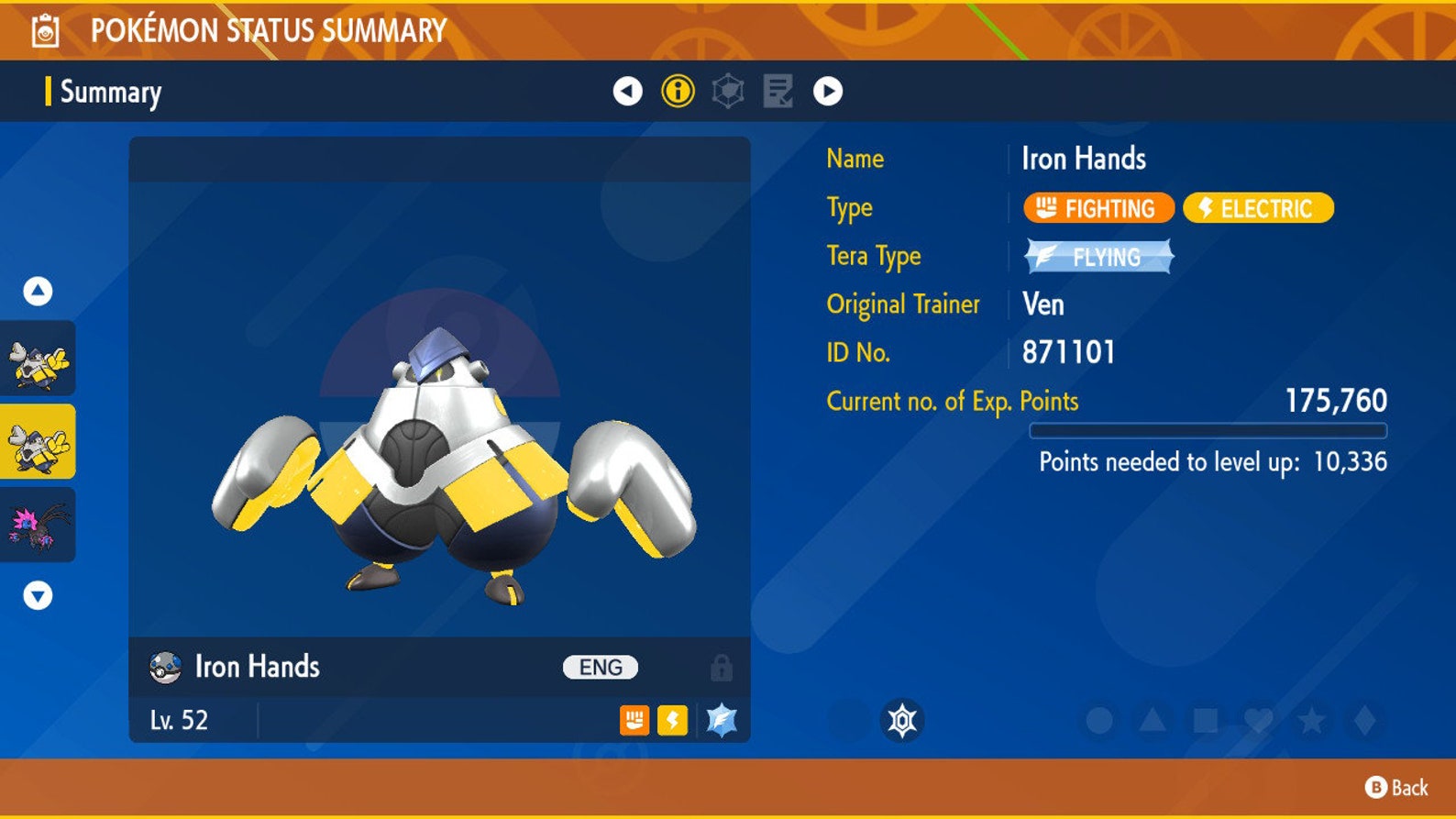
Task: Expand the next summary page with right arrow
Action: tap(828, 92)
